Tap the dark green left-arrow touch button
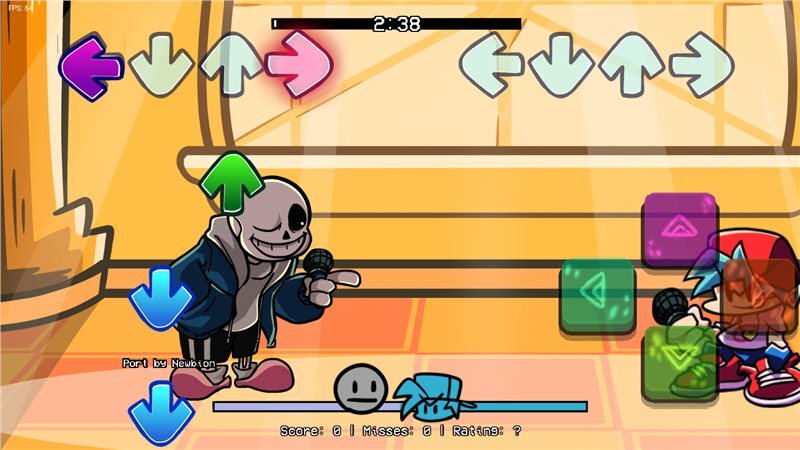800x450 pixels. 598,294
